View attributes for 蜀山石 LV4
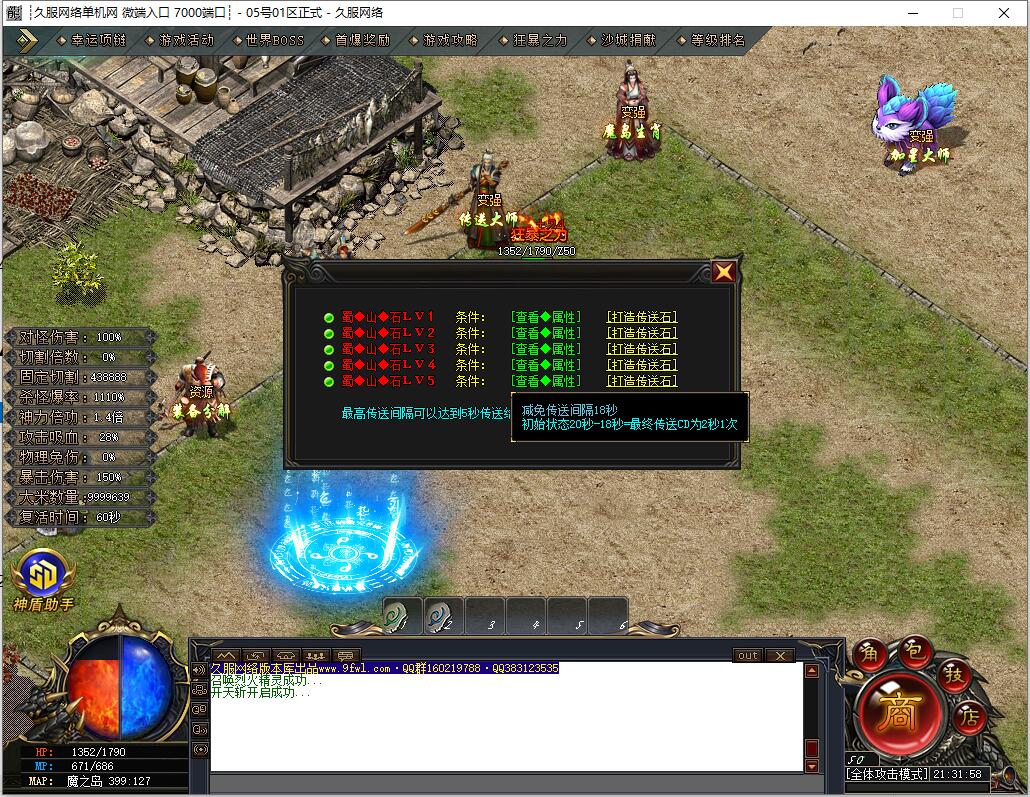This screenshot has height=797, width=1030. [x=545, y=365]
